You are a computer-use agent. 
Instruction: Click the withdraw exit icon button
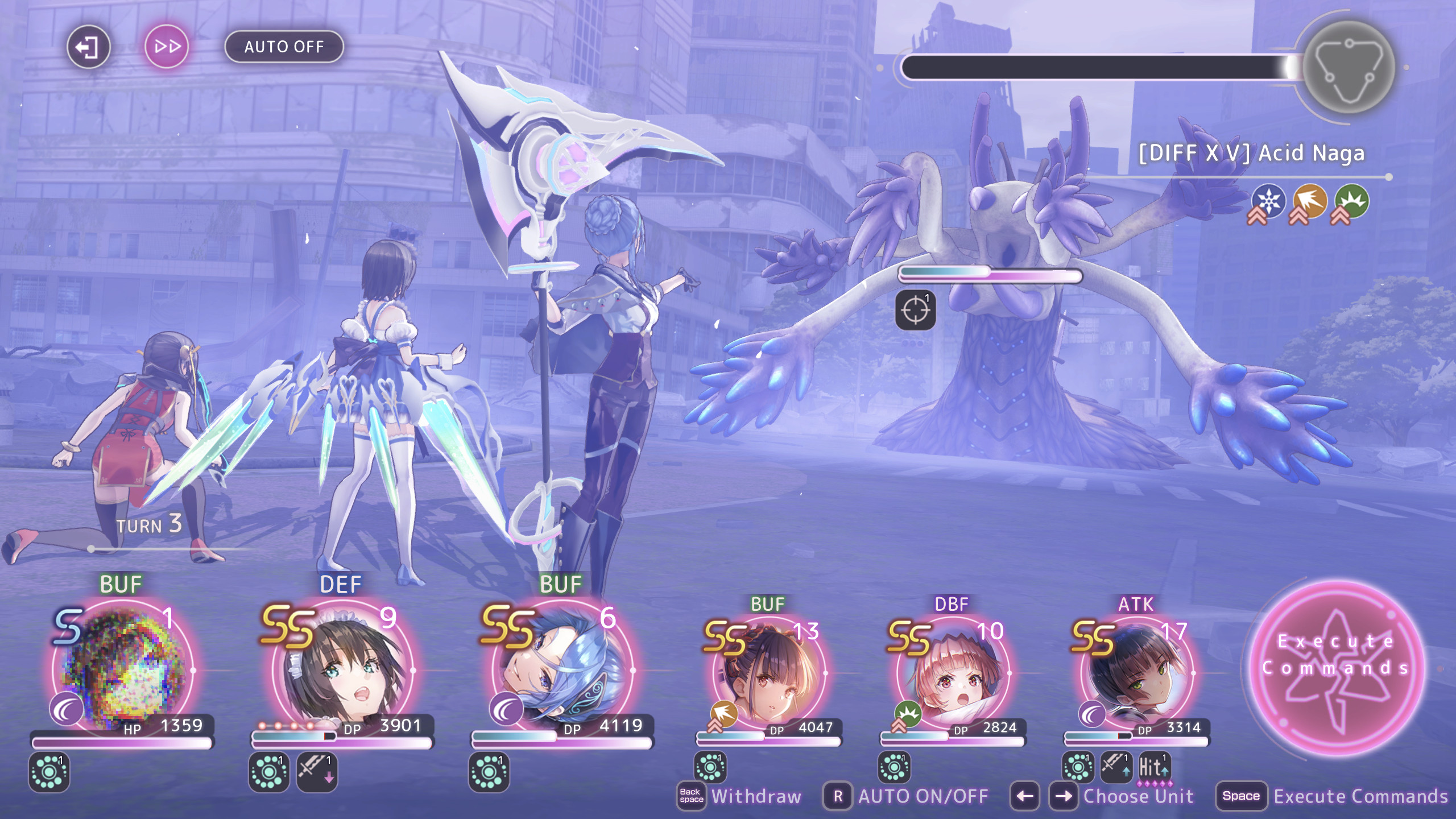coord(88,47)
